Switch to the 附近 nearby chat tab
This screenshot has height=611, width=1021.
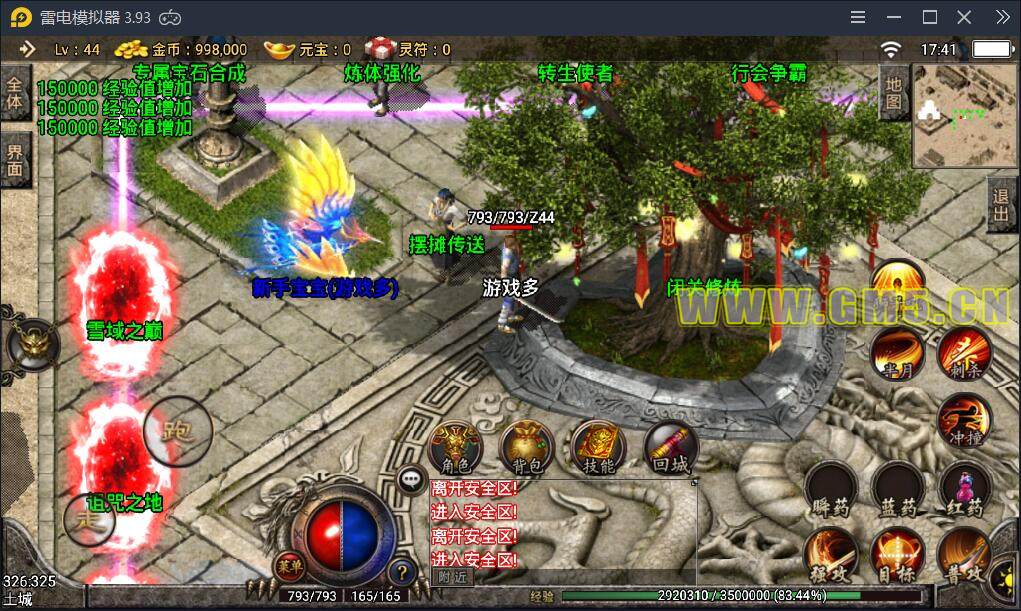pos(453,576)
